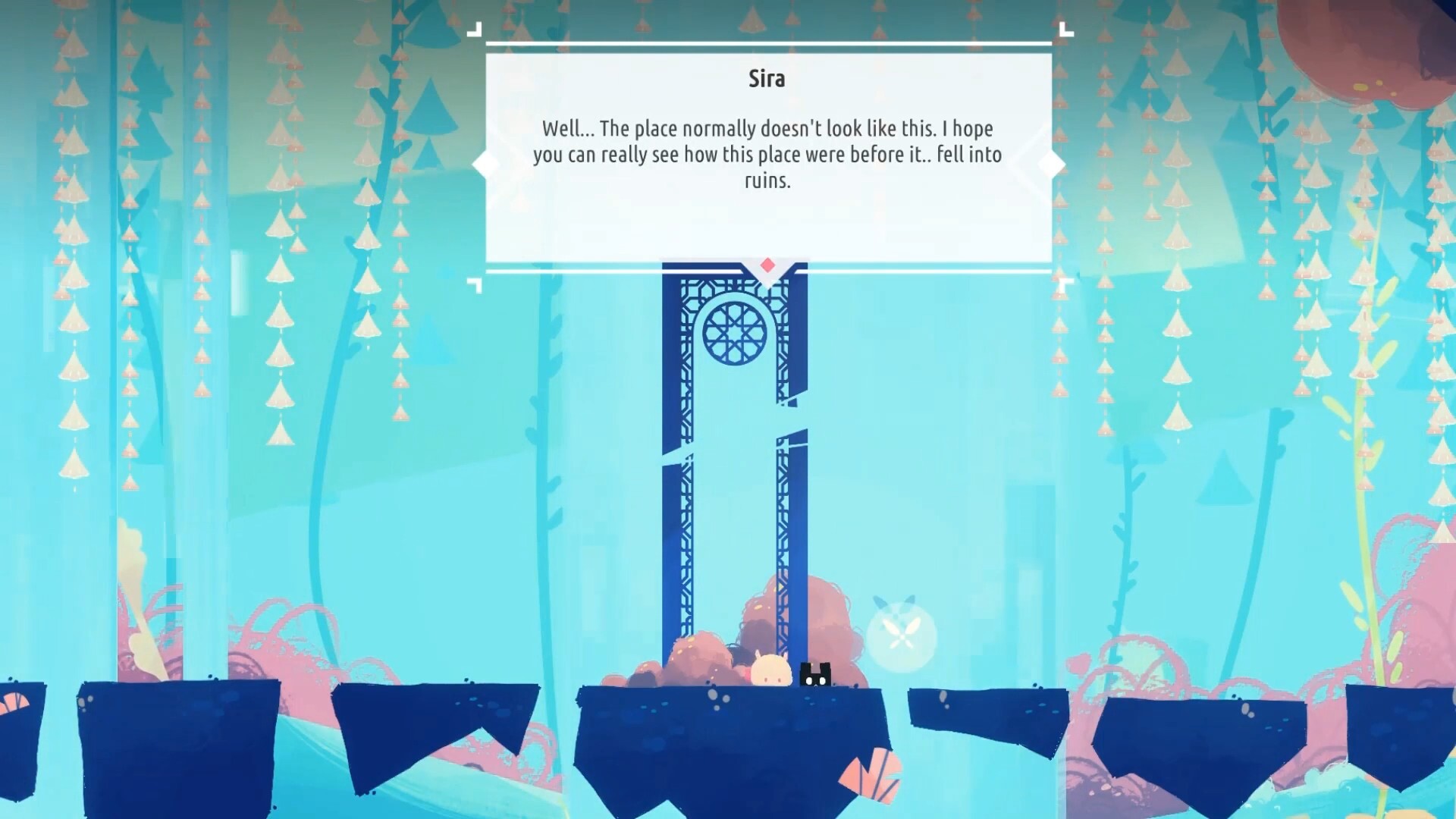Image resolution: width=1456 pixels, height=819 pixels.
Task: Select the Sira name label
Action: coord(767,78)
